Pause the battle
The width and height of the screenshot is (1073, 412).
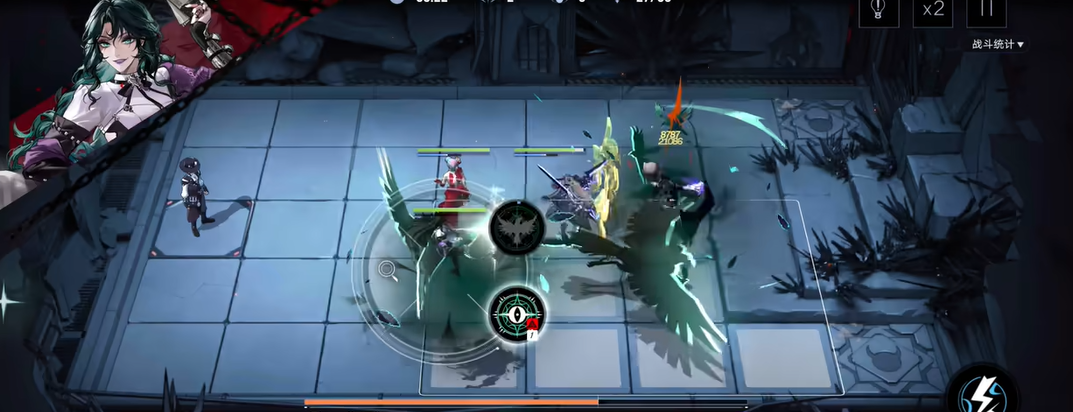coord(985,10)
